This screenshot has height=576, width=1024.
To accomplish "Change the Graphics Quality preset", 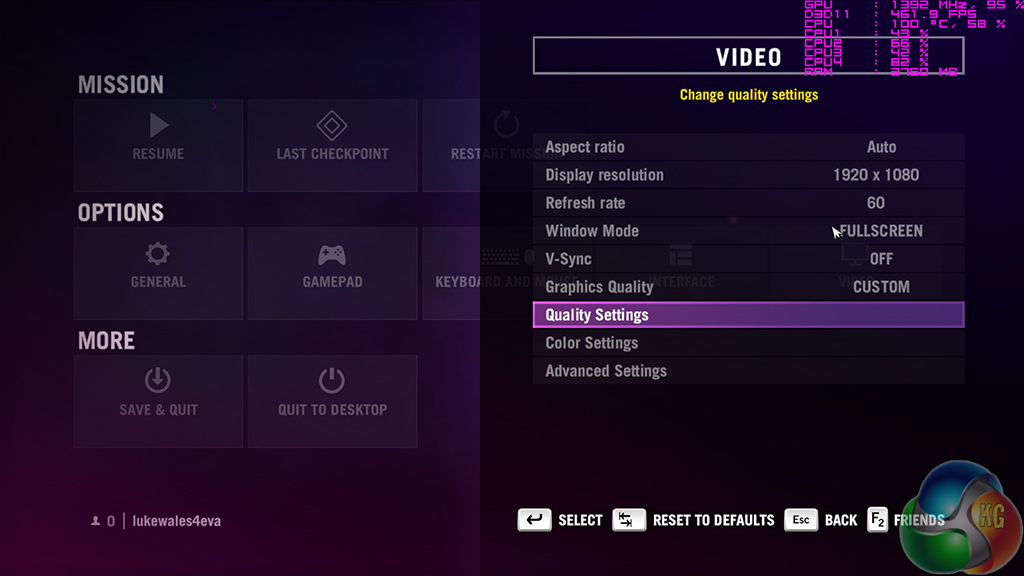I will 748,287.
